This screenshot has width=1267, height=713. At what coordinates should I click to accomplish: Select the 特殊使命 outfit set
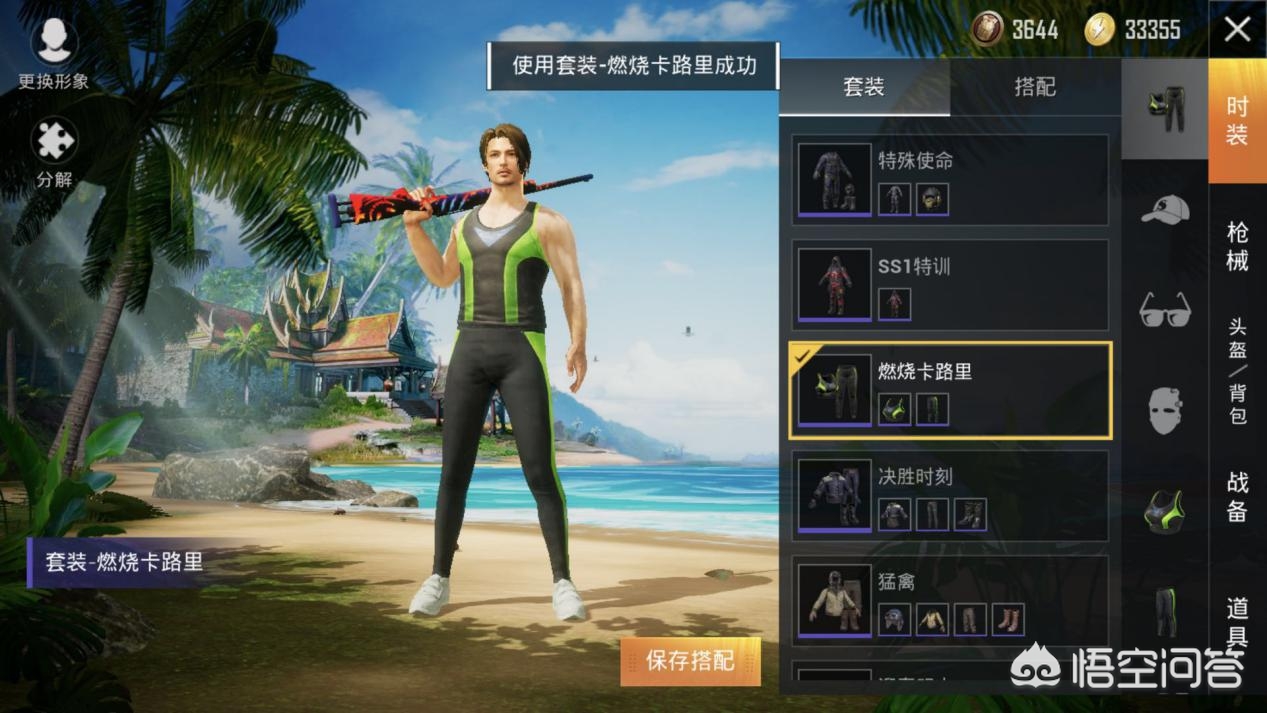tap(950, 181)
